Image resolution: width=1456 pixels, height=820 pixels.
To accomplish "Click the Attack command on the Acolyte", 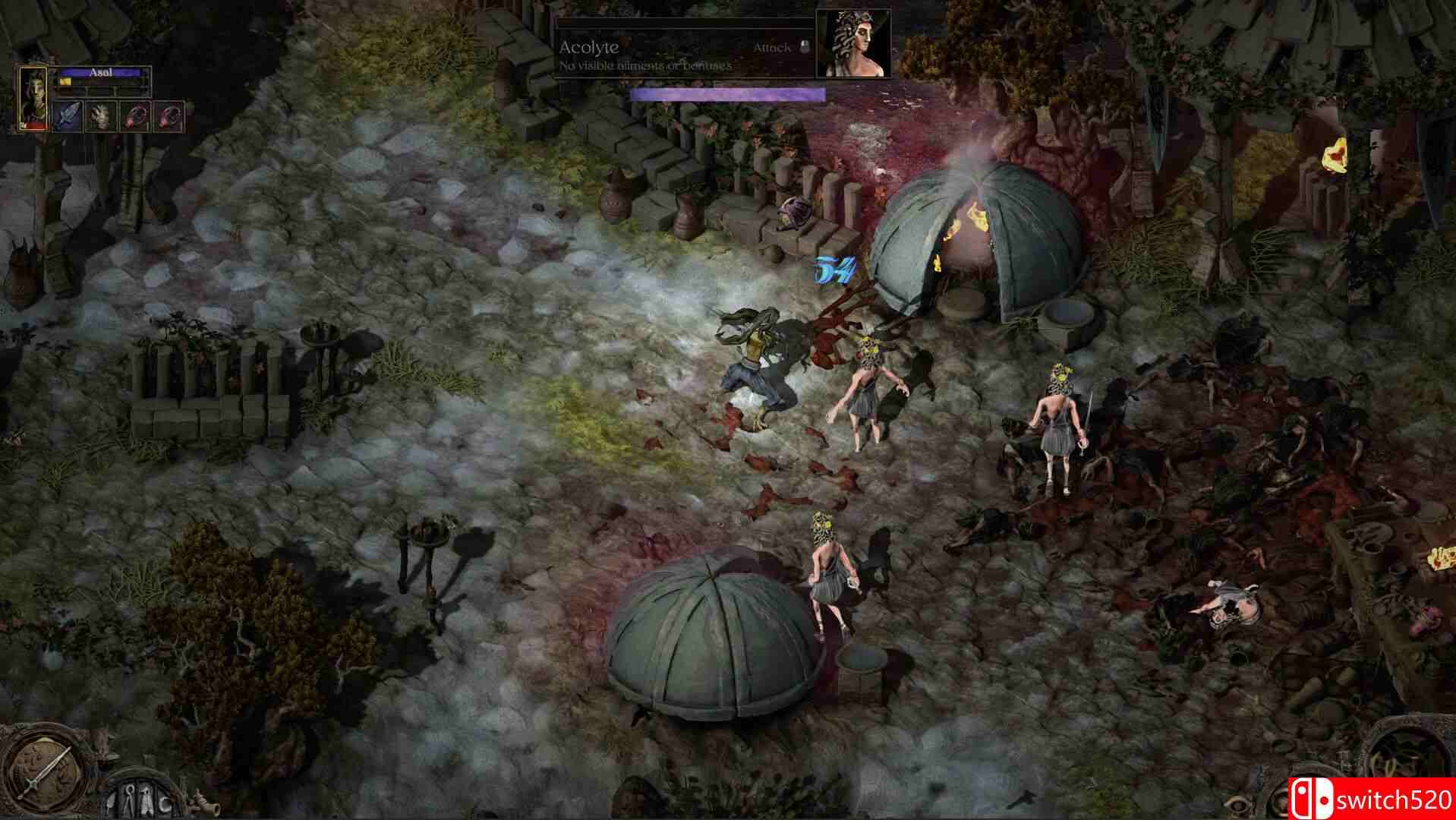I will coord(771,48).
